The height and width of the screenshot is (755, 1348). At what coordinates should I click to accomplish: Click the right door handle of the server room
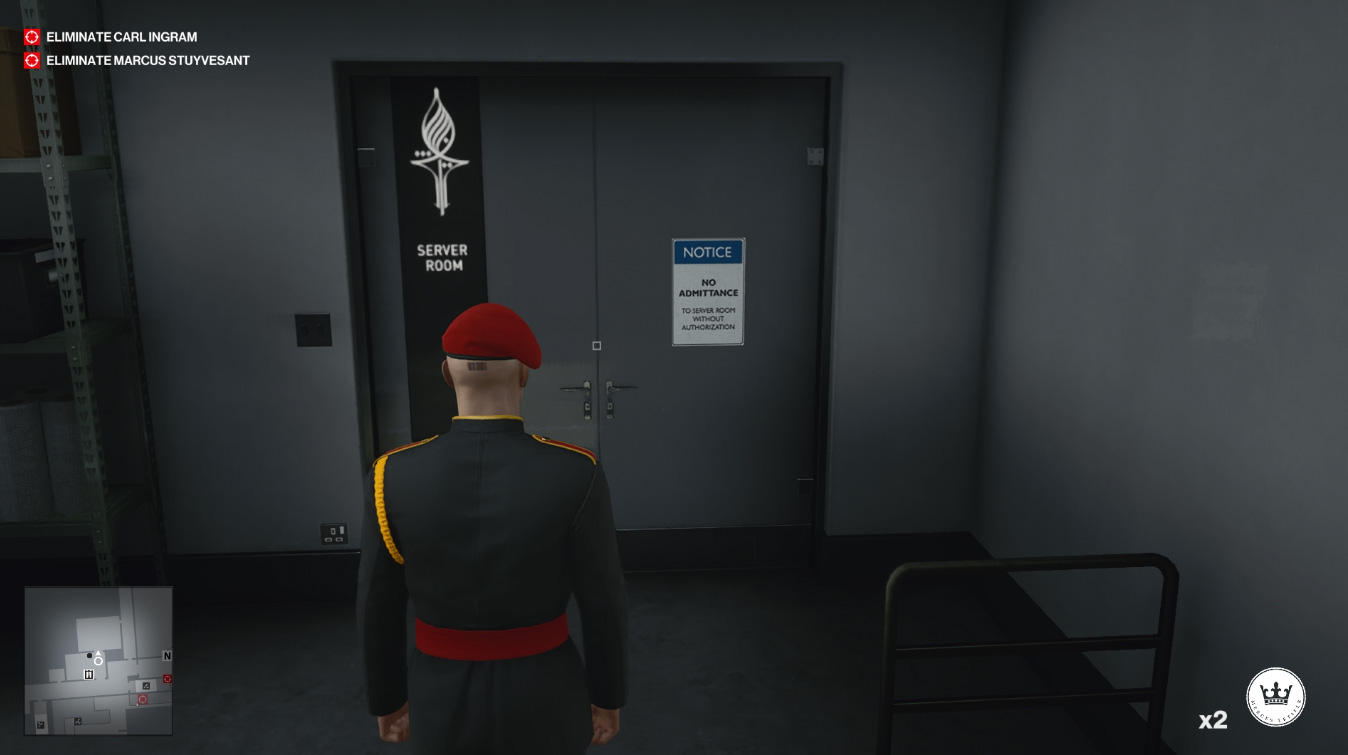tap(621, 387)
